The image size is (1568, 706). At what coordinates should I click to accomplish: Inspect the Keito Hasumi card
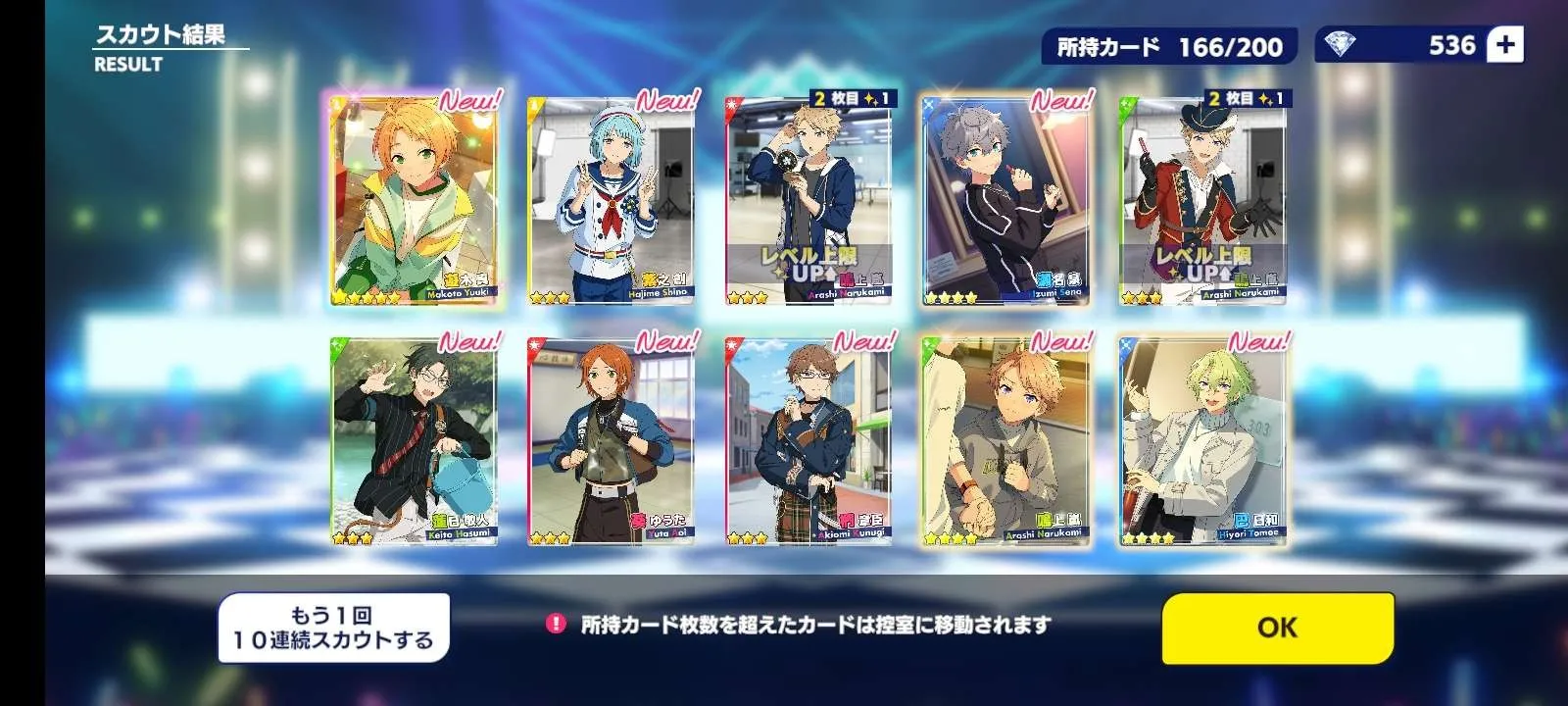point(414,441)
